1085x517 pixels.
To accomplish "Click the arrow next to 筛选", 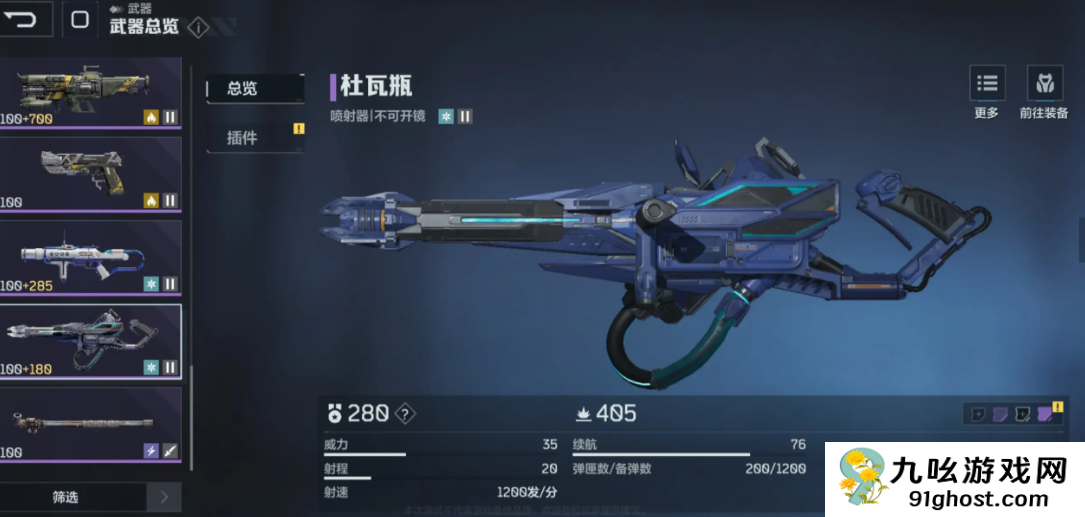I will click(x=164, y=497).
